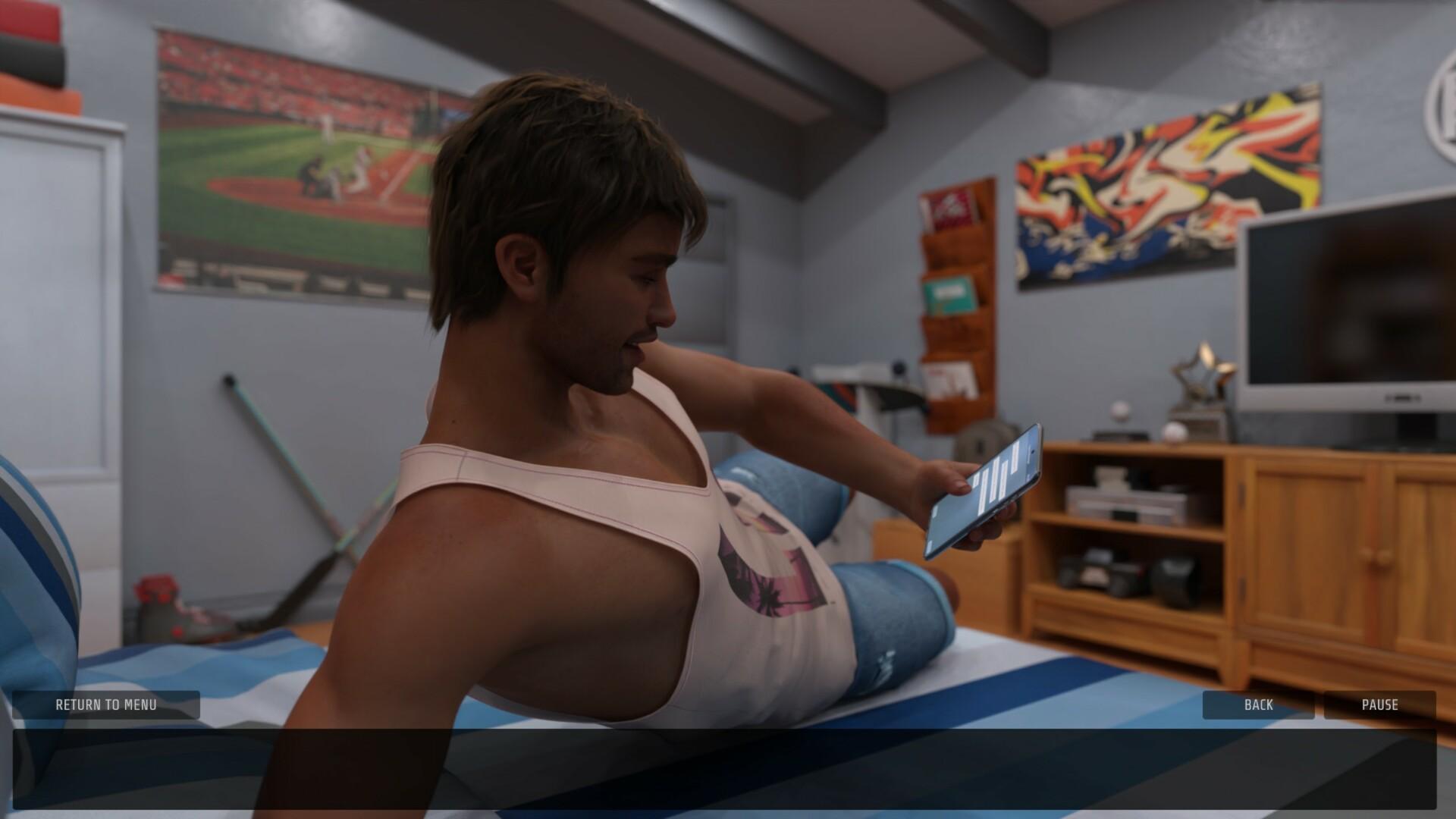The width and height of the screenshot is (1456, 819).
Task: Click the RETURN TO MENU button
Action: (106, 704)
